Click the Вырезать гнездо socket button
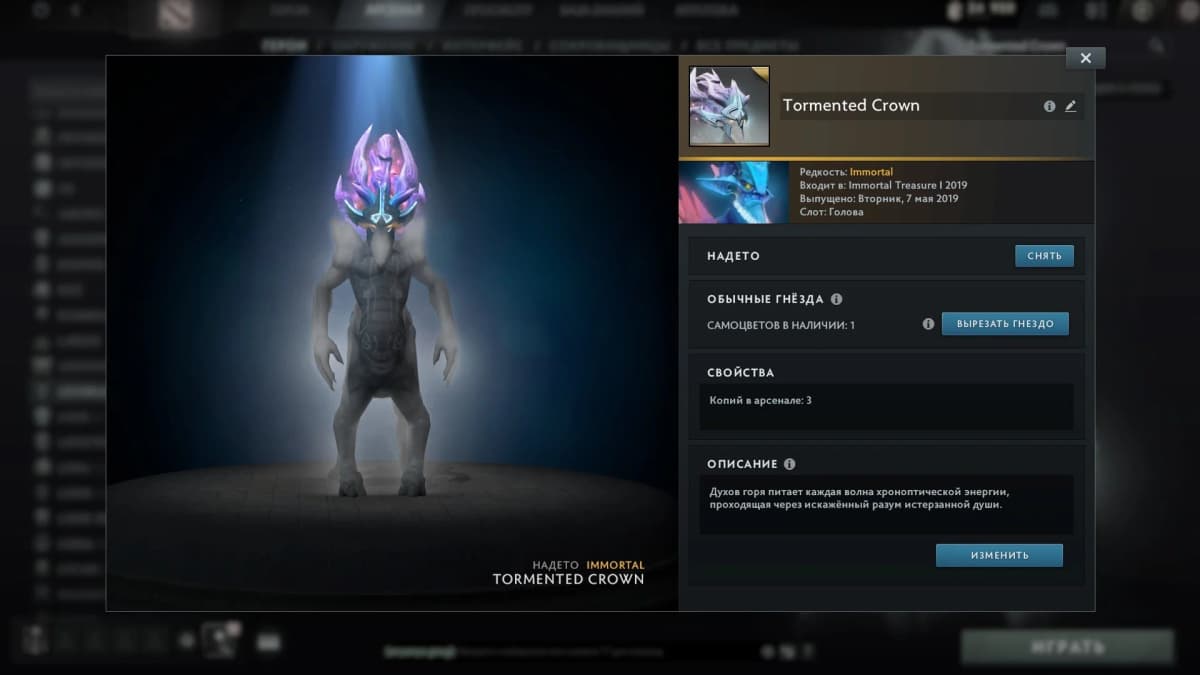1200x675 pixels. pyautogui.click(x=1005, y=324)
